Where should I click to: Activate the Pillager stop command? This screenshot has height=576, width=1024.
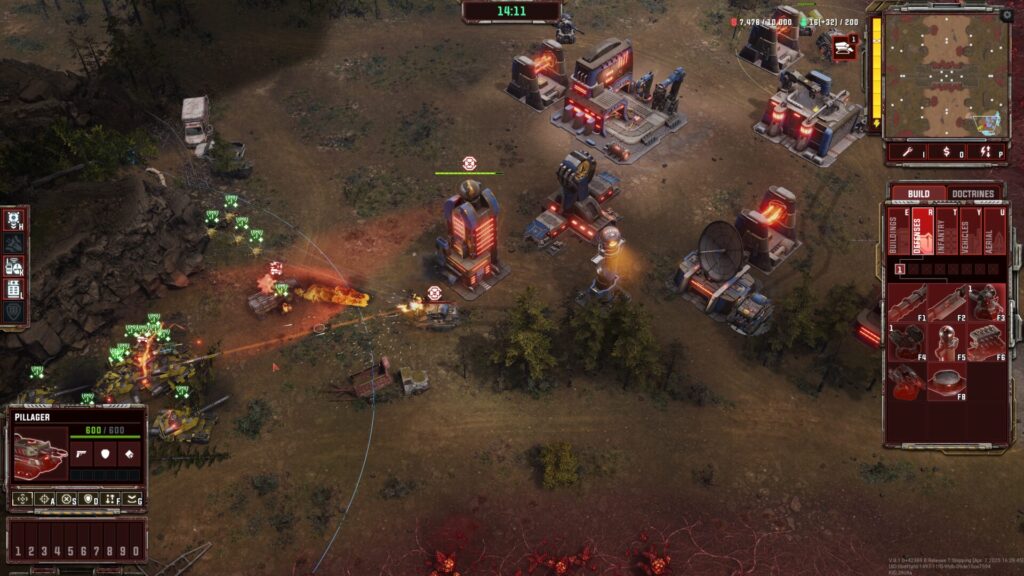tap(67, 499)
